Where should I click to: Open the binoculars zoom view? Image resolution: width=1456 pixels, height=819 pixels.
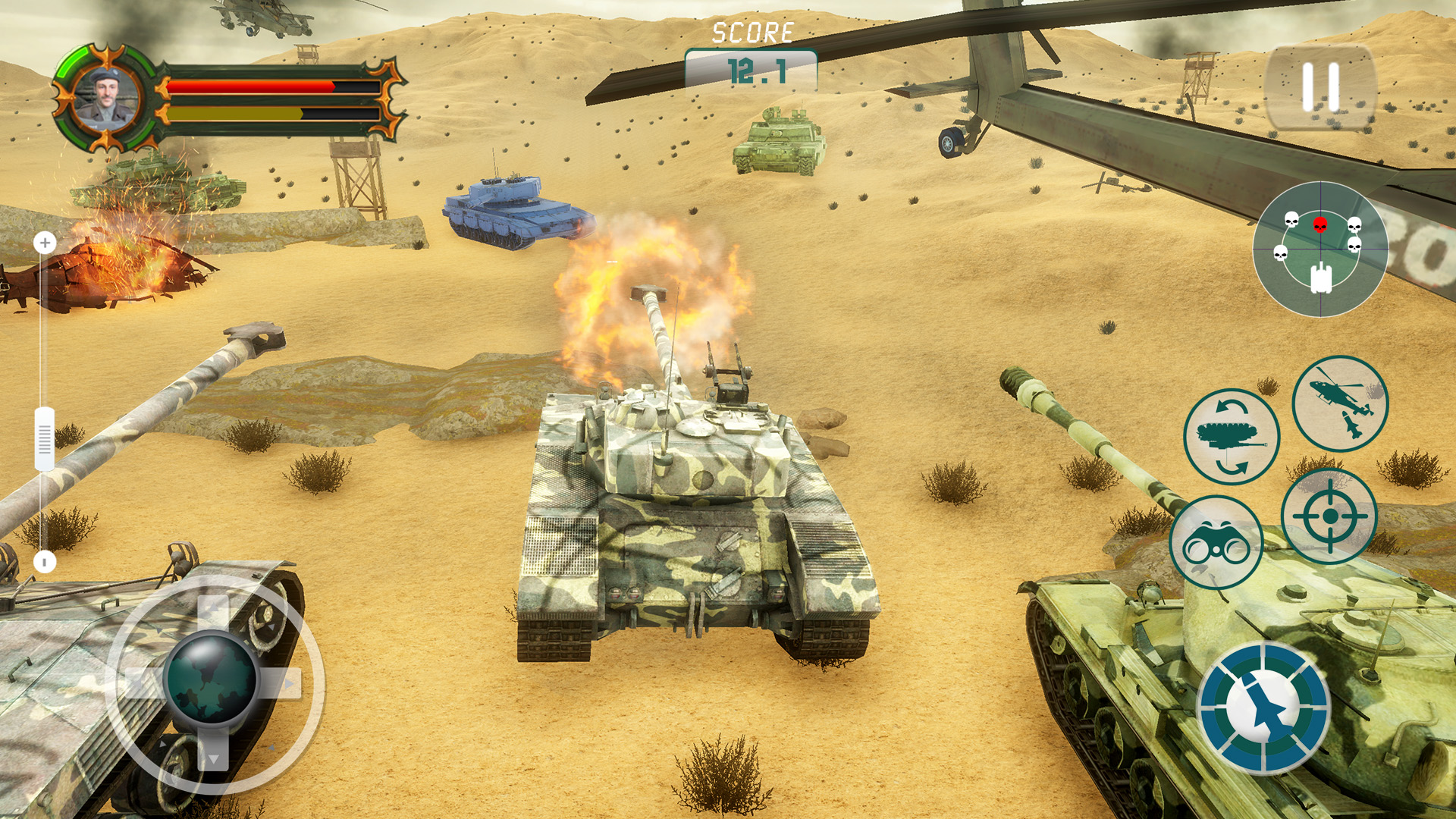click(x=1216, y=542)
